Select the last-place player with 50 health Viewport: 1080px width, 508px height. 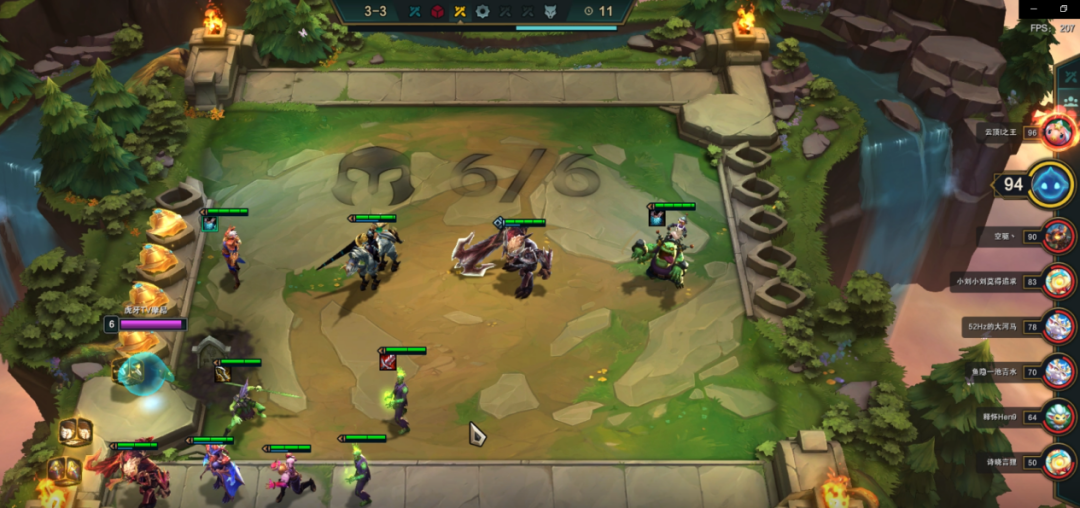pyautogui.click(x=1058, y=462)
